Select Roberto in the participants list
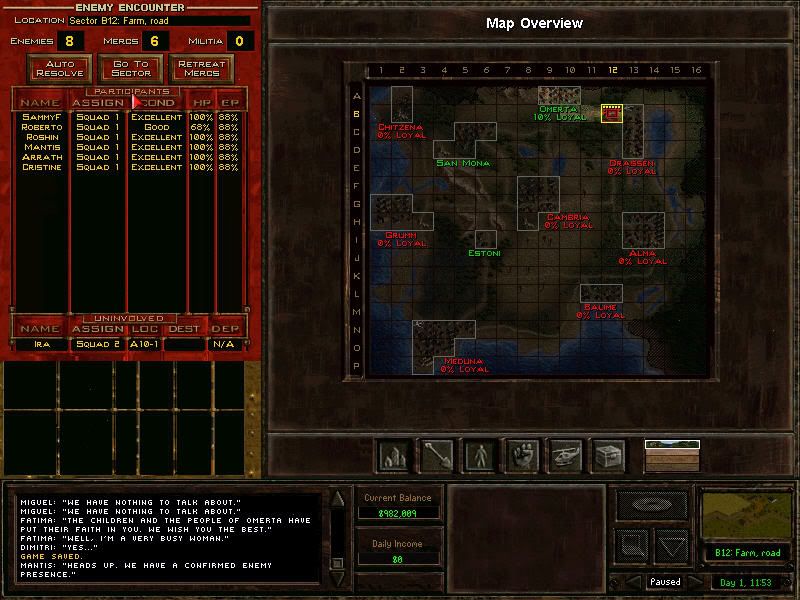The image size is (800, 600). click(40, 127)
